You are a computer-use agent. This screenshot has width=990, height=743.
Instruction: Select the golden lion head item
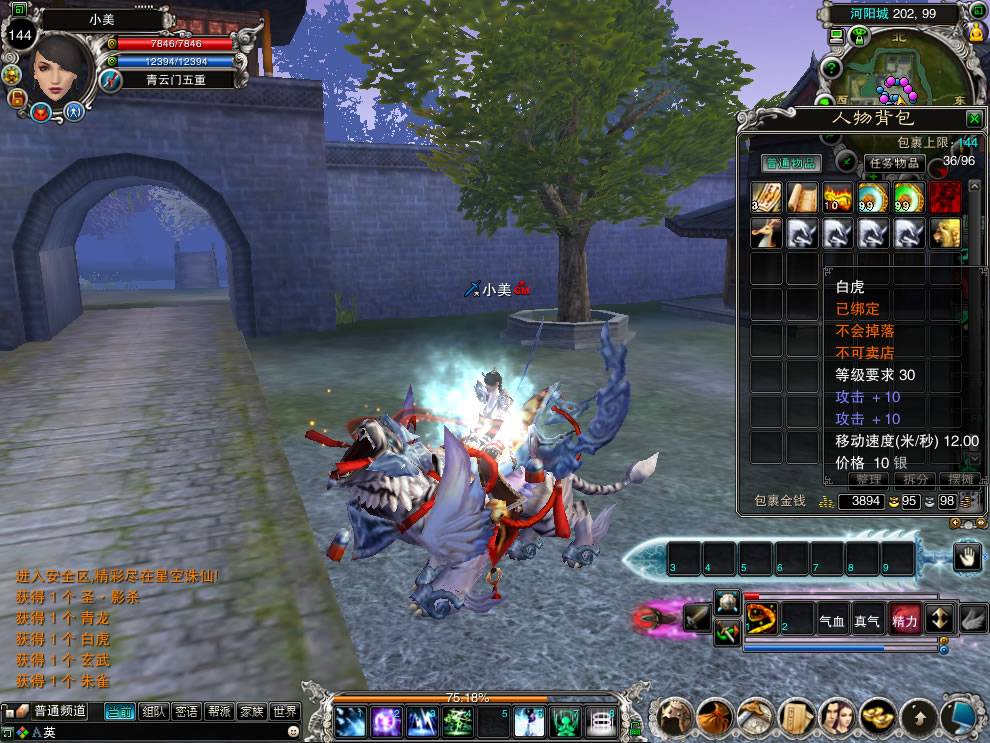point(945,233)
